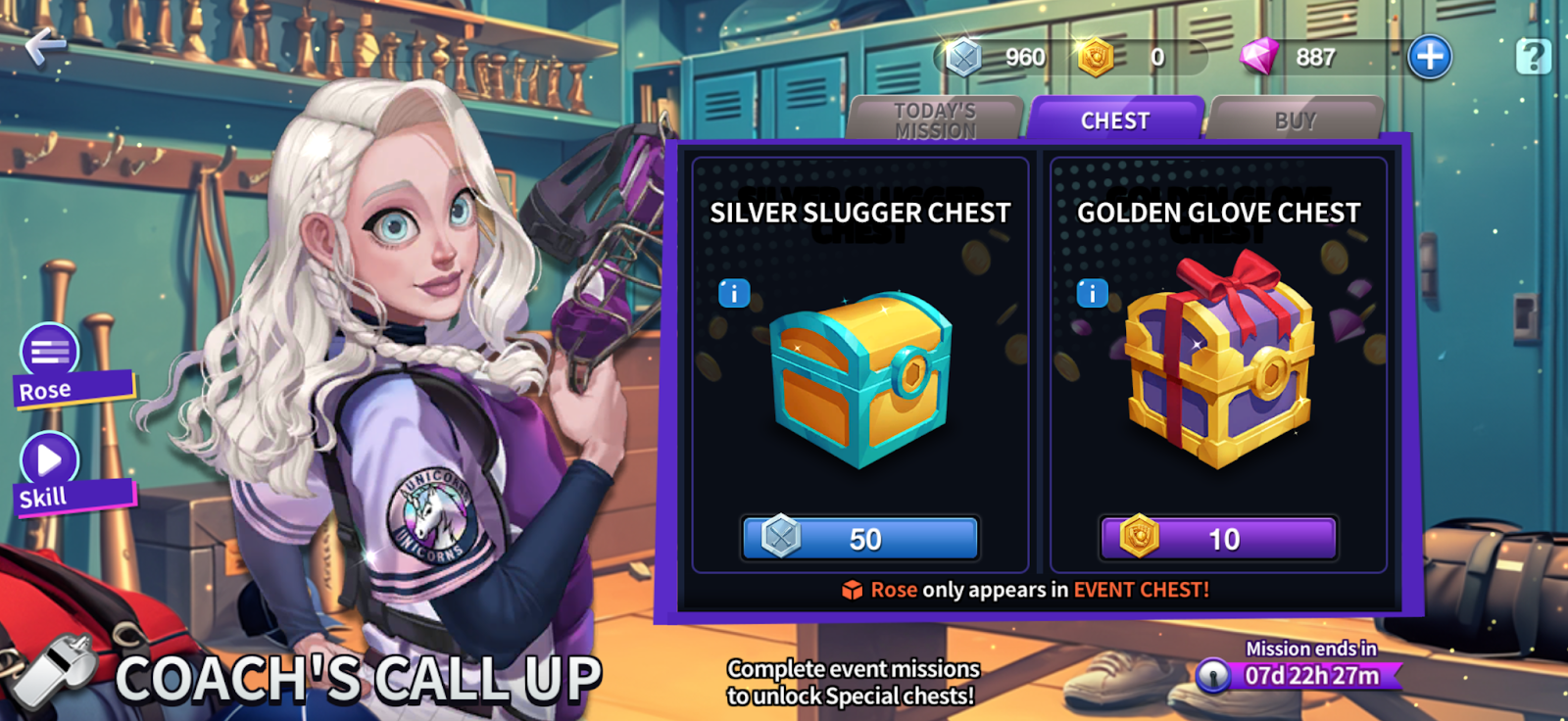This screenshot has height=721, width=1568.
Task: Activate the Skill play button
Action: (51, 460)
